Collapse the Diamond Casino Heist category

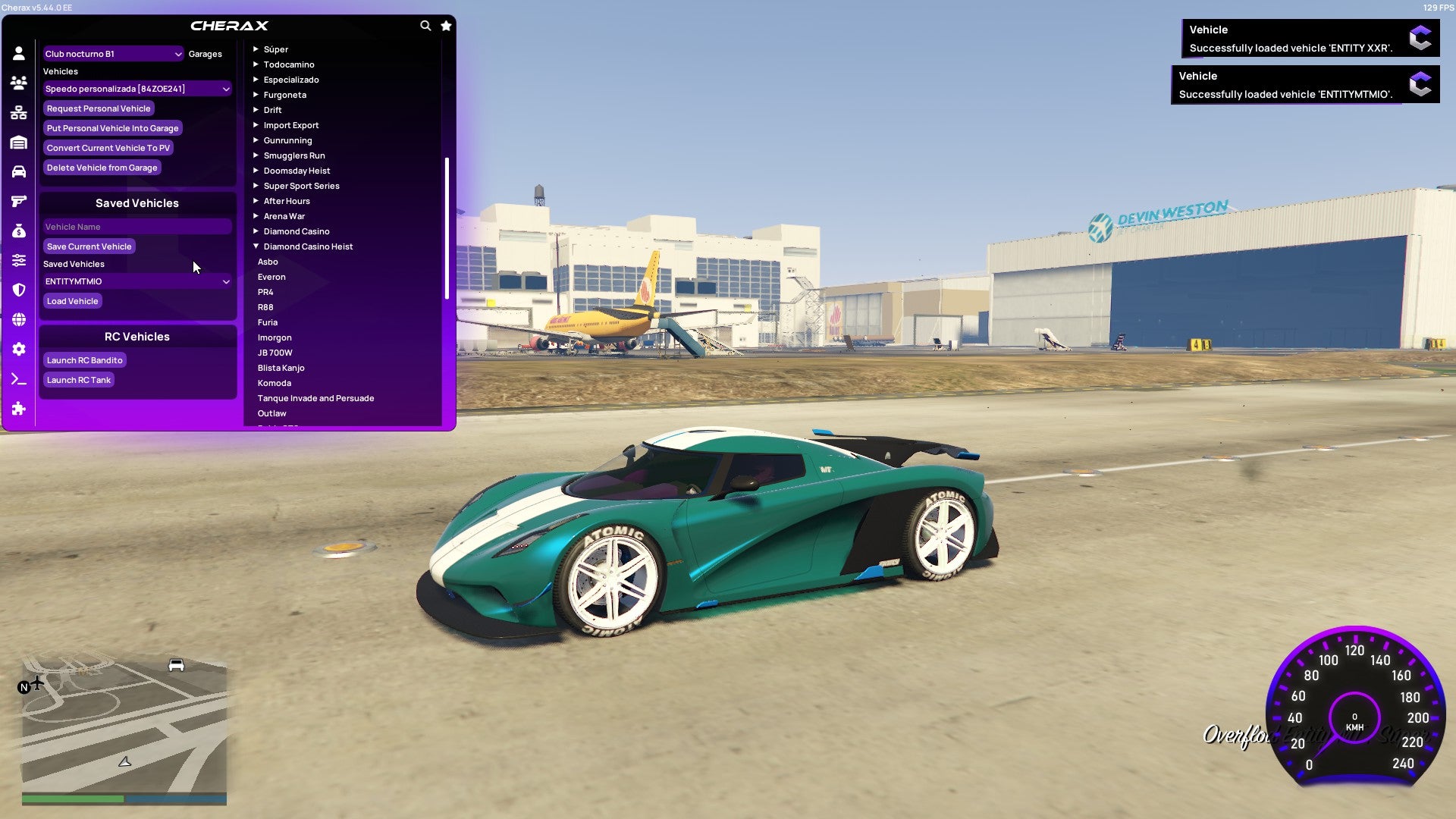pos(306,246)
